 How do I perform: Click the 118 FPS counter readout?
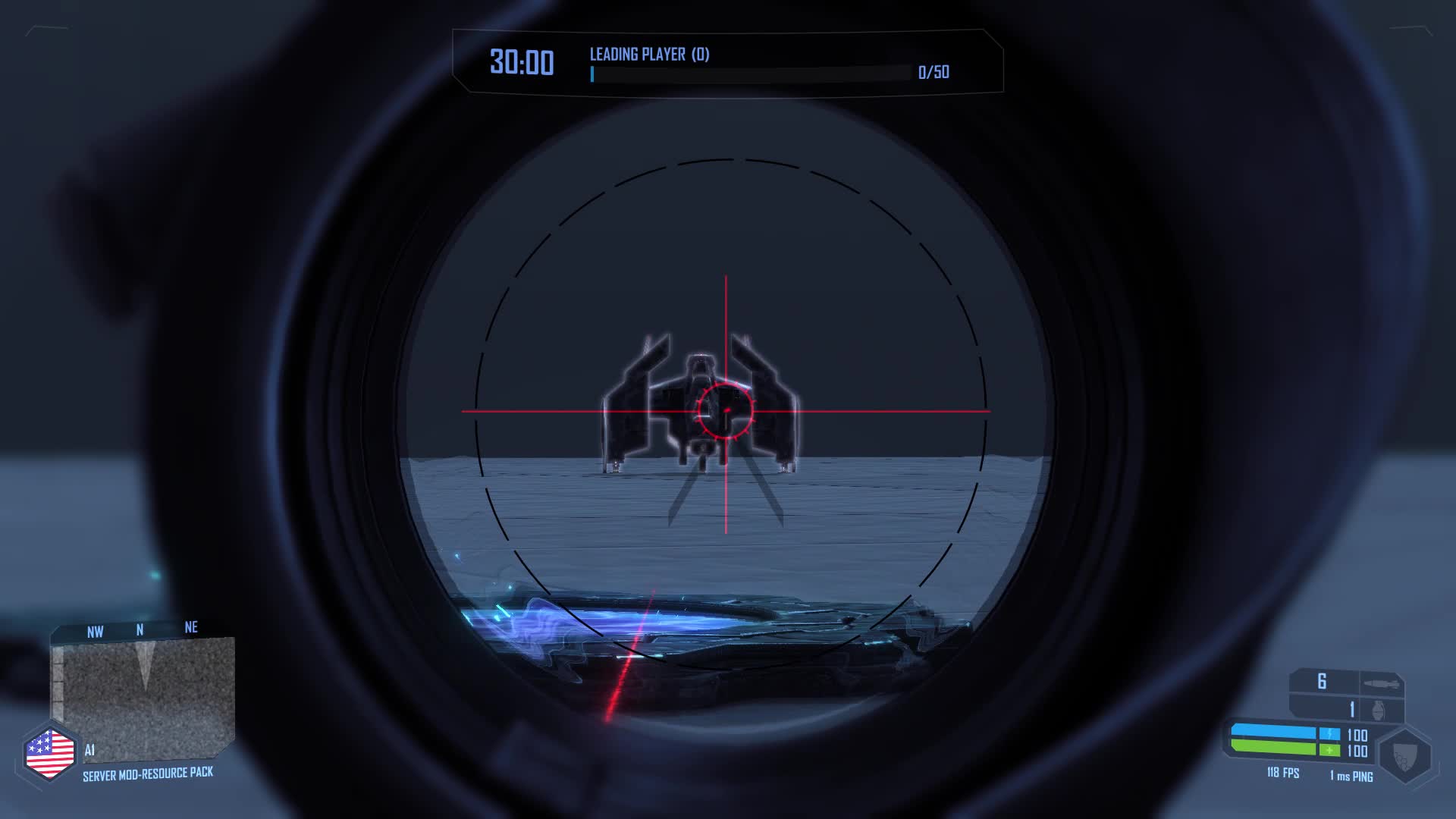point(1283,773)
